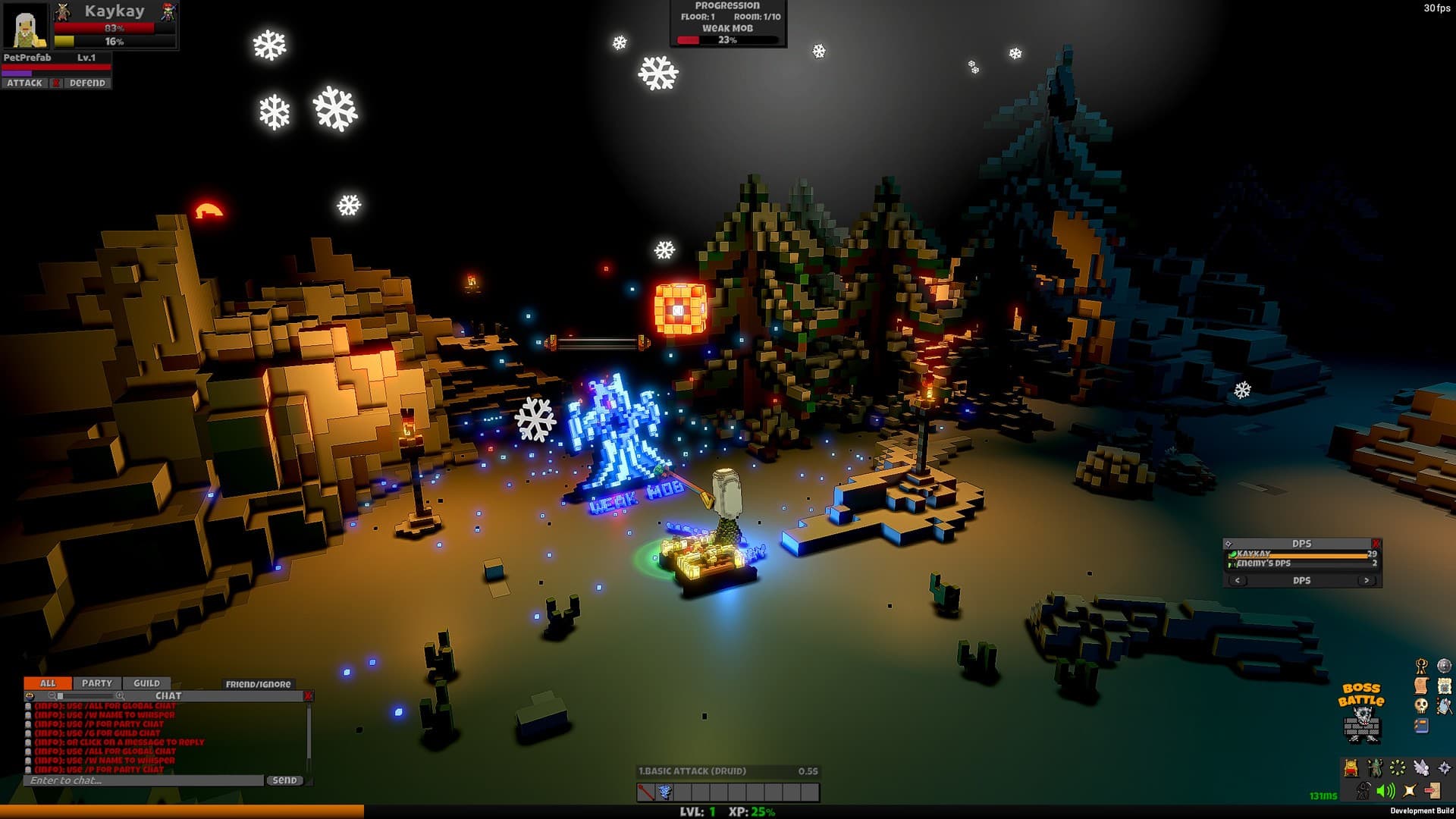The width and height of the screenshot is (1456, 819).
Task: Toggle sound with the green speaker icon
Action: pyautogui.click(x=1385, y=791)
